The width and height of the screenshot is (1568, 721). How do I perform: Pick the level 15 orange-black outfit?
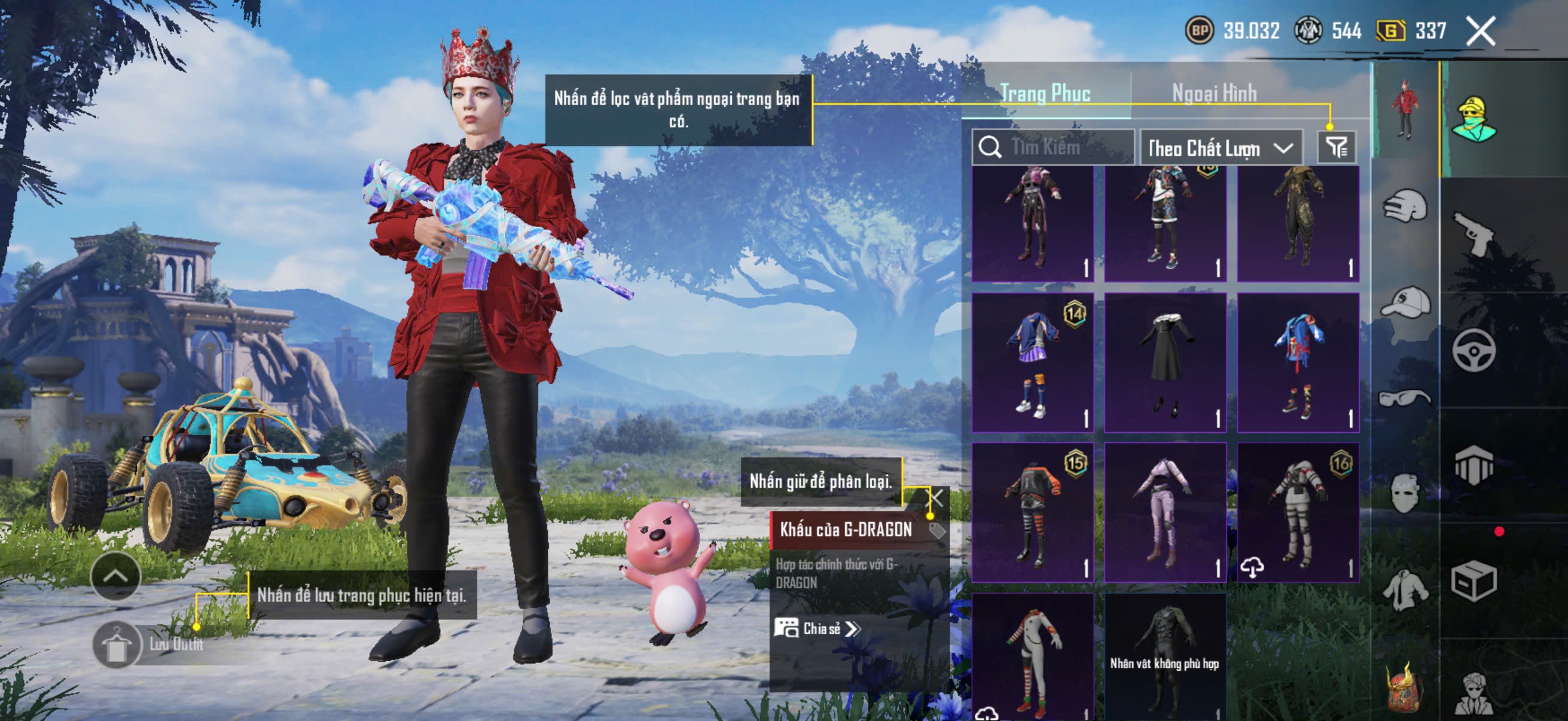tap(1032, 512)
